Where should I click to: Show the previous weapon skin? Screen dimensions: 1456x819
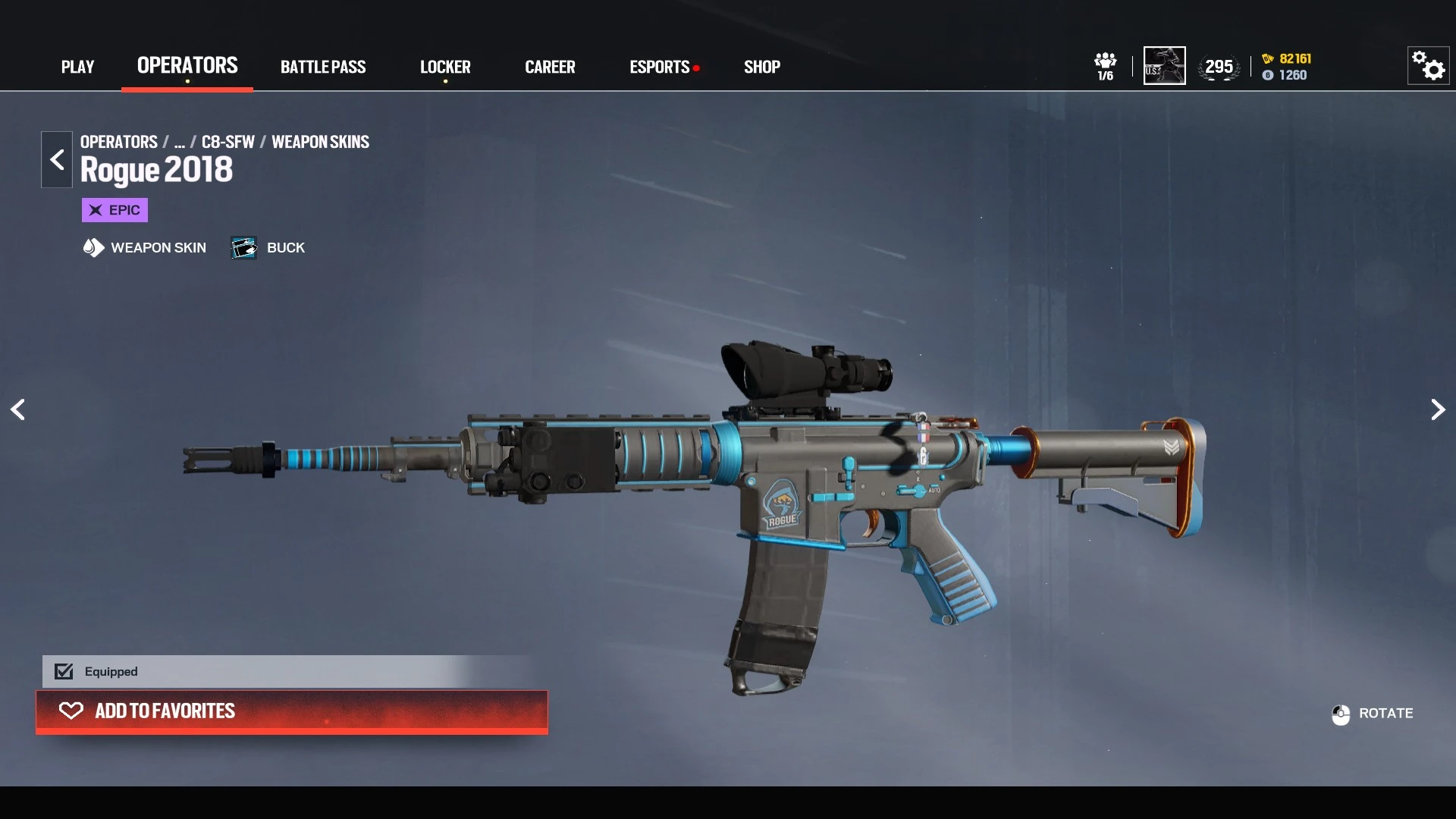pyautogui.click(x=18, y=409)
